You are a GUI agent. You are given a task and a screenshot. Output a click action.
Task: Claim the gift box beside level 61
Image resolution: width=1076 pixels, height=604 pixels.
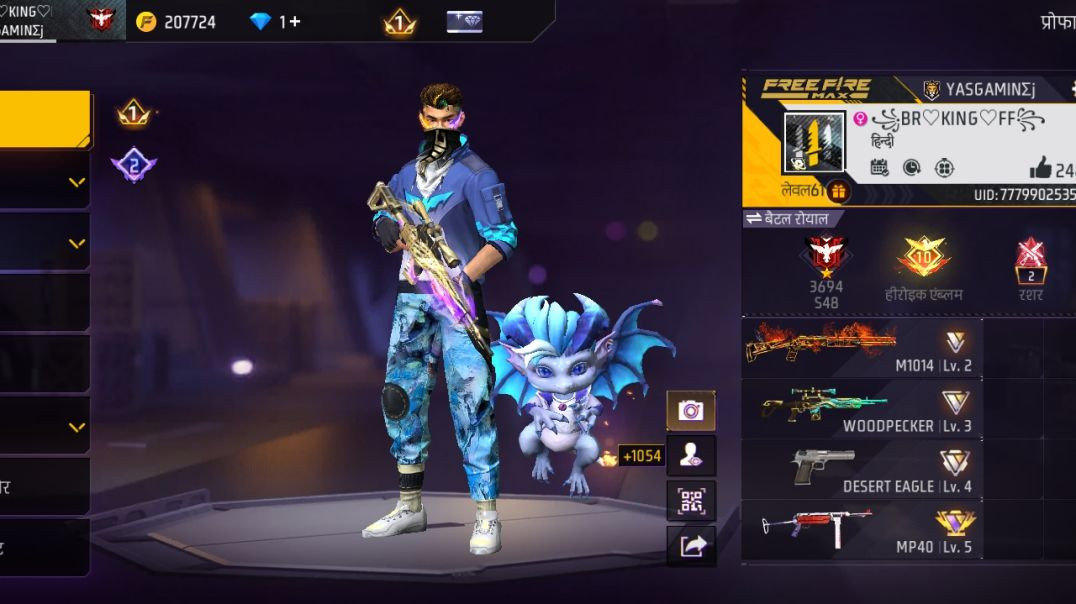(x=838, y=190)
